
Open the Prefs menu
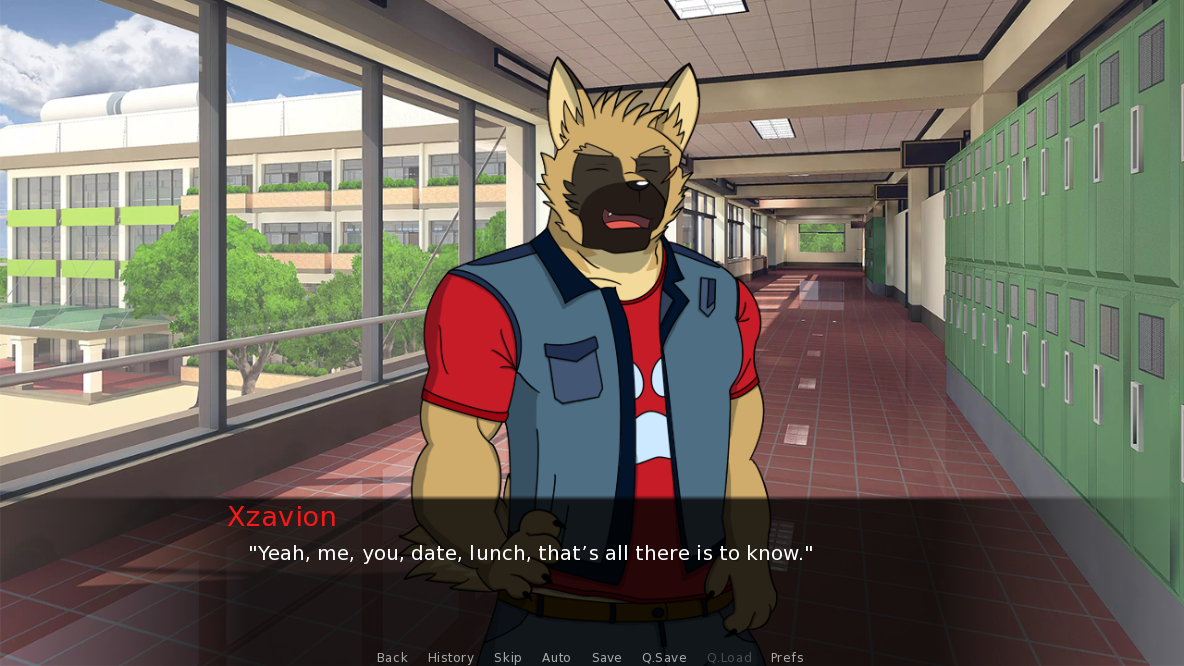(787, 657)
